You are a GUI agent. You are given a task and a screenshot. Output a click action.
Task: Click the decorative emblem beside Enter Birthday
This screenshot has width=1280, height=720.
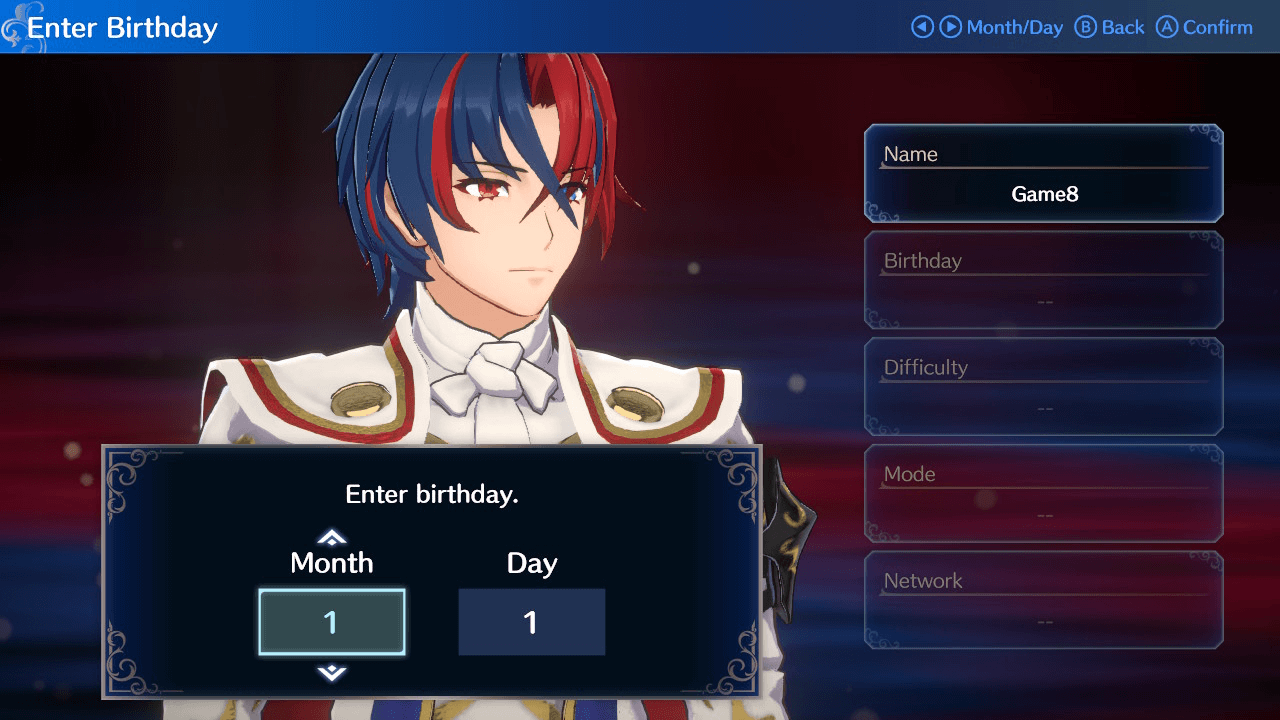pos(14,27)
